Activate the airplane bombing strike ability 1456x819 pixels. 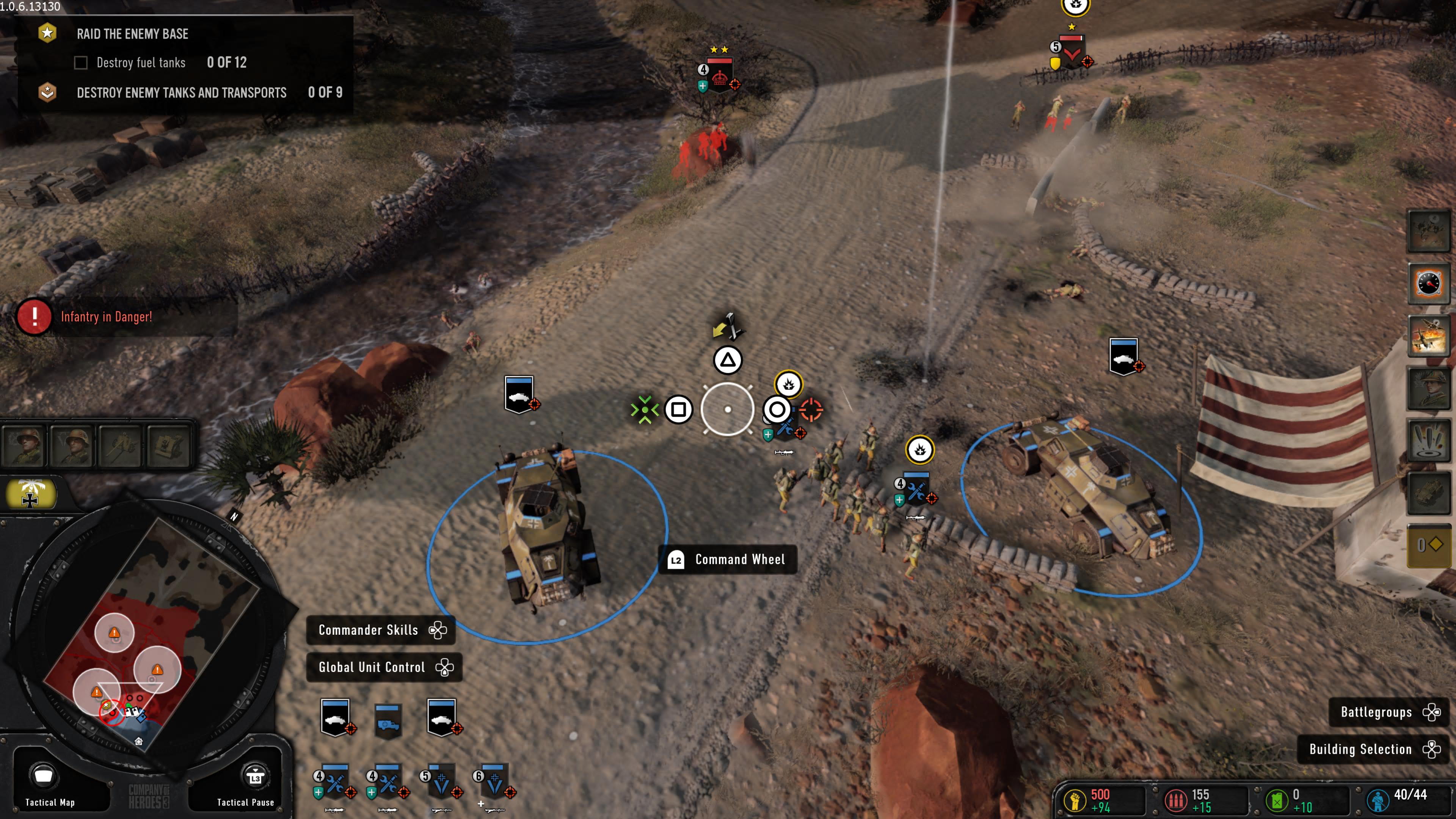tap(1428, 335)
